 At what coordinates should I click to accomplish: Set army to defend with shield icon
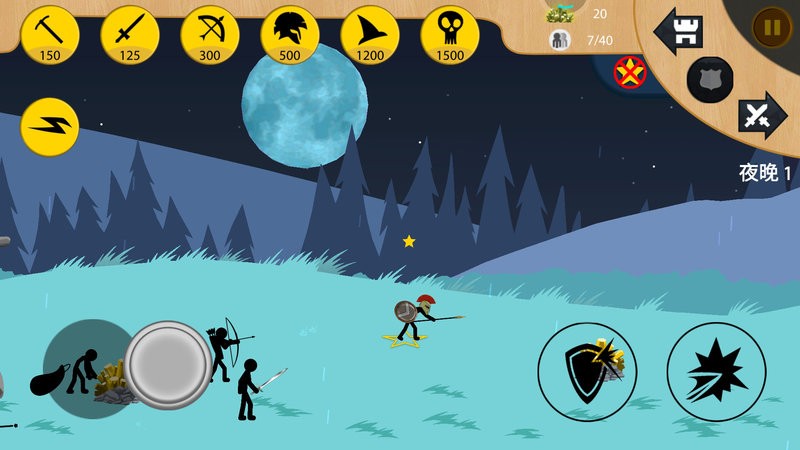click(710, 80)
